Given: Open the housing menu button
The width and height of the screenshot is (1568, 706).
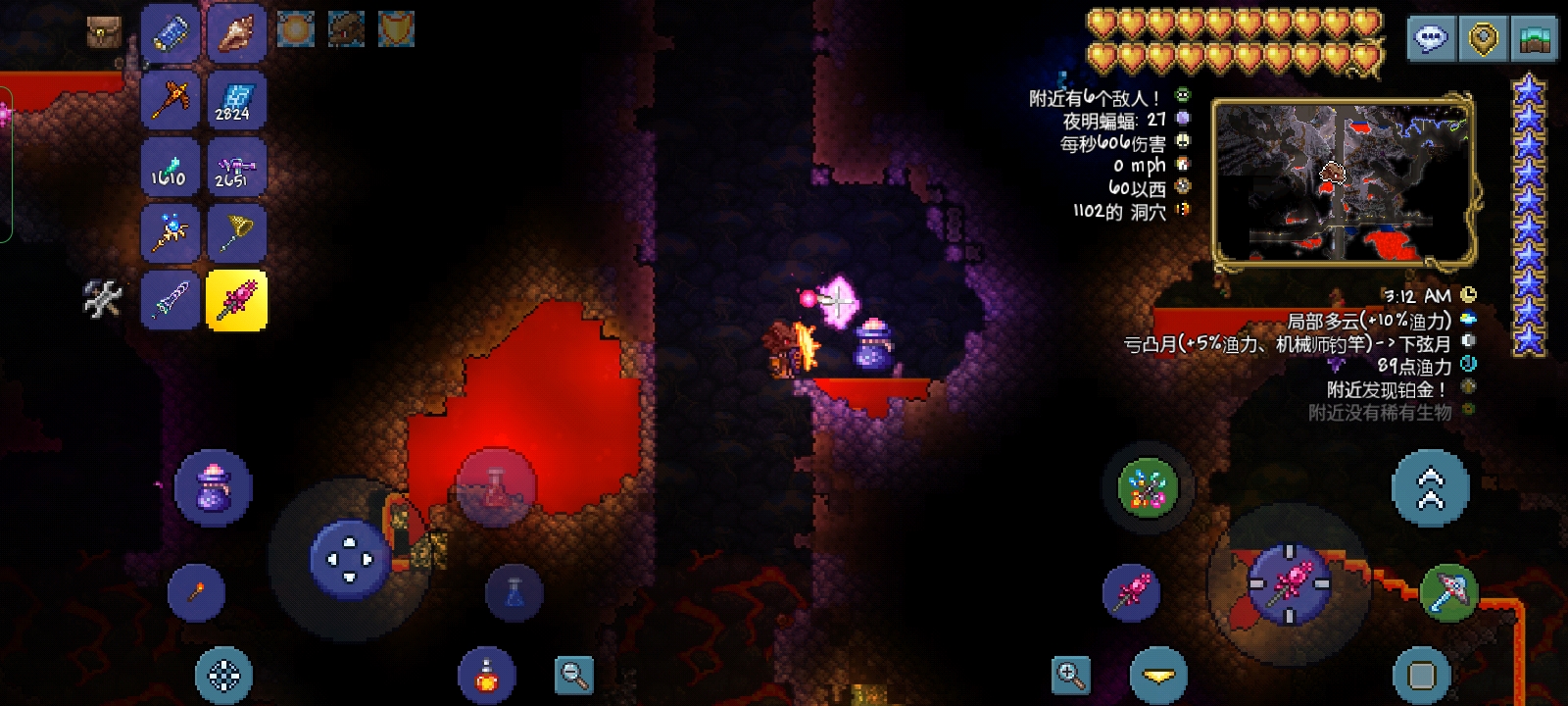Looking at the screenshot, I should tap(1535, 39).
